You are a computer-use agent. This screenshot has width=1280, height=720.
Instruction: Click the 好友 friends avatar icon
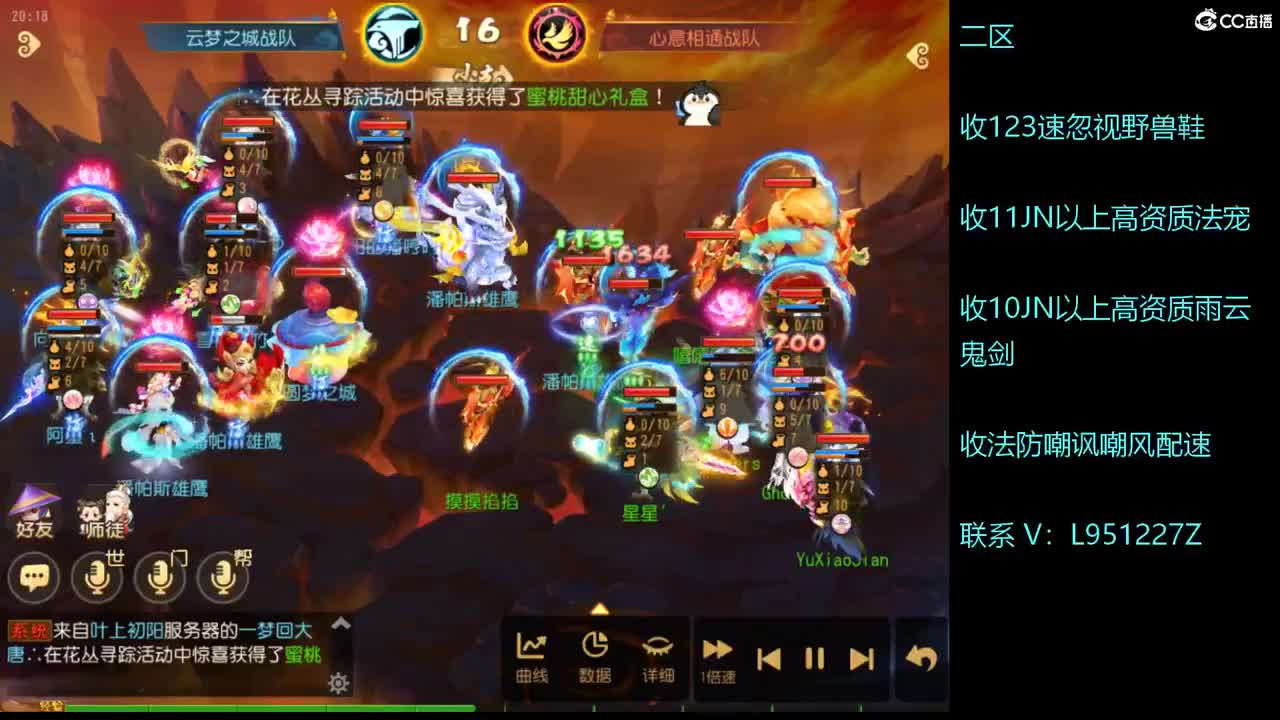click(x=33, y=512)
